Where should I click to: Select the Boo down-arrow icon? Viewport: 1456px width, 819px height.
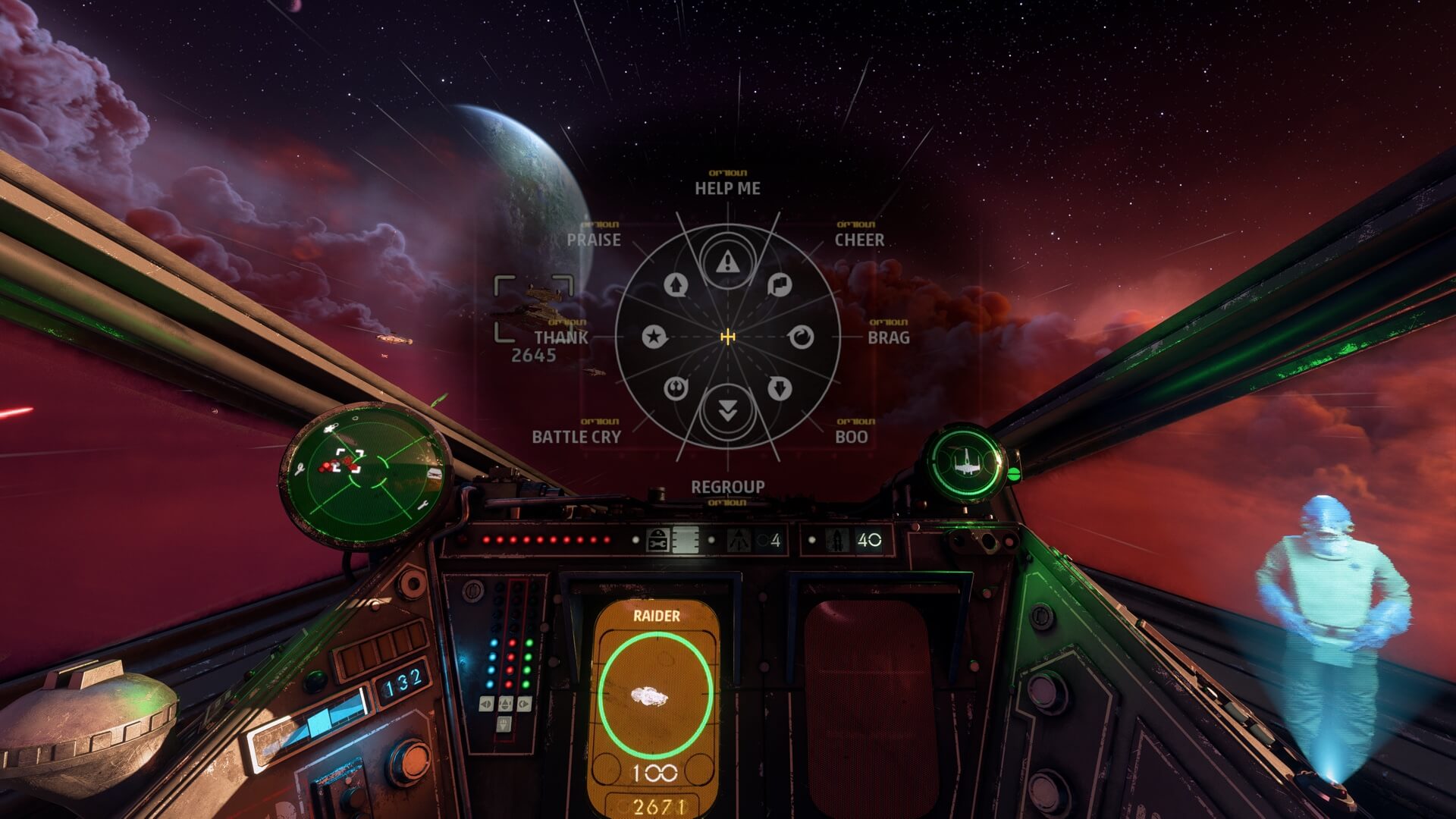[x=780, y=388]
